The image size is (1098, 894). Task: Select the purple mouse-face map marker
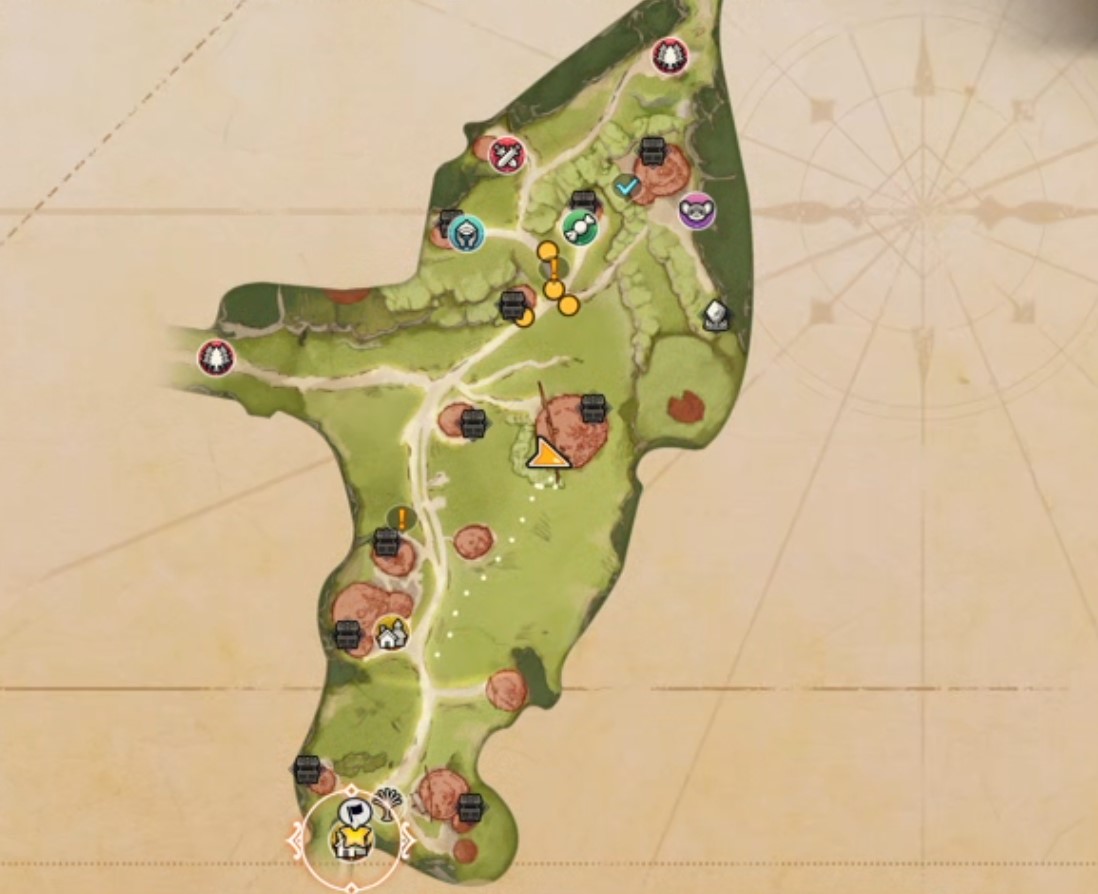coord(696,211)
